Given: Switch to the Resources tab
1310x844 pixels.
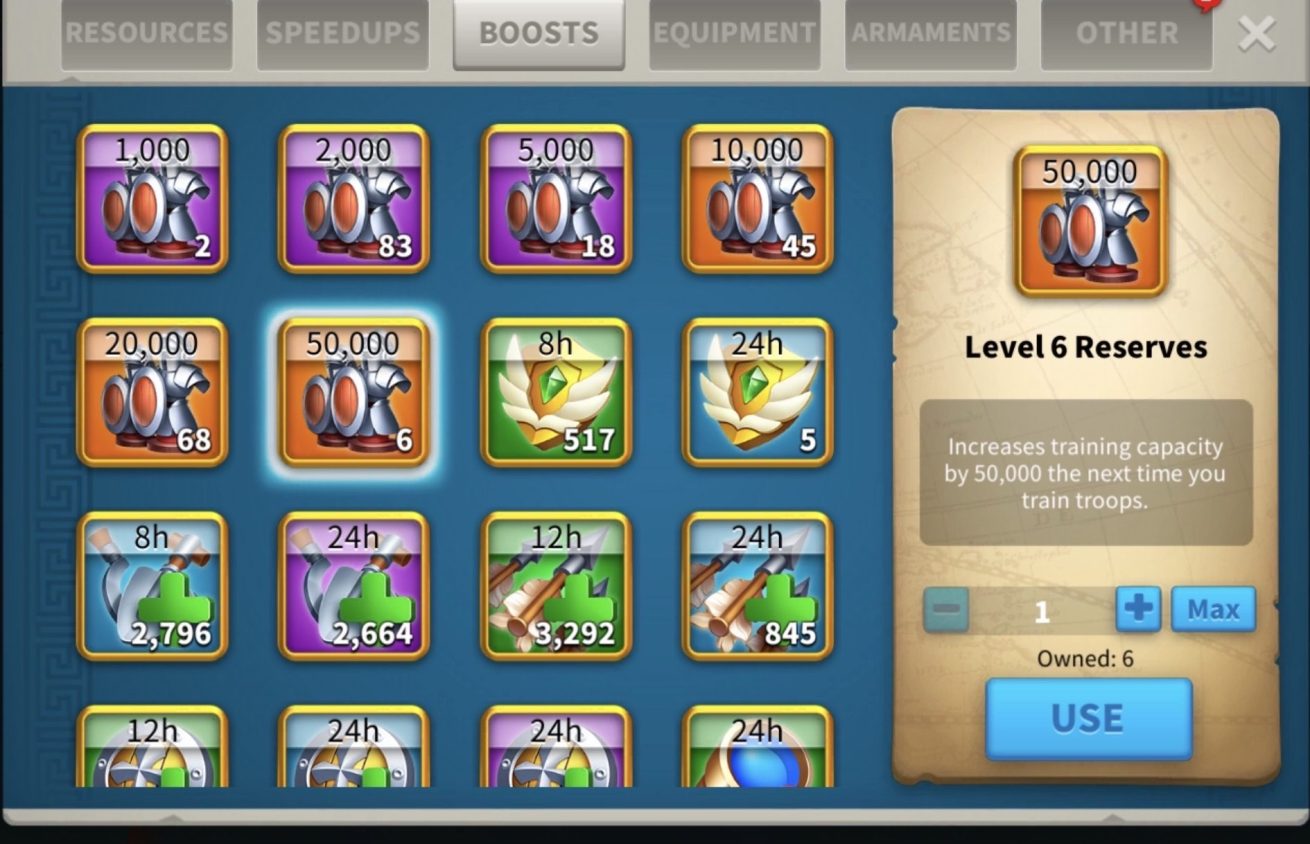Looking at the screenshot, I should (146, 34).
